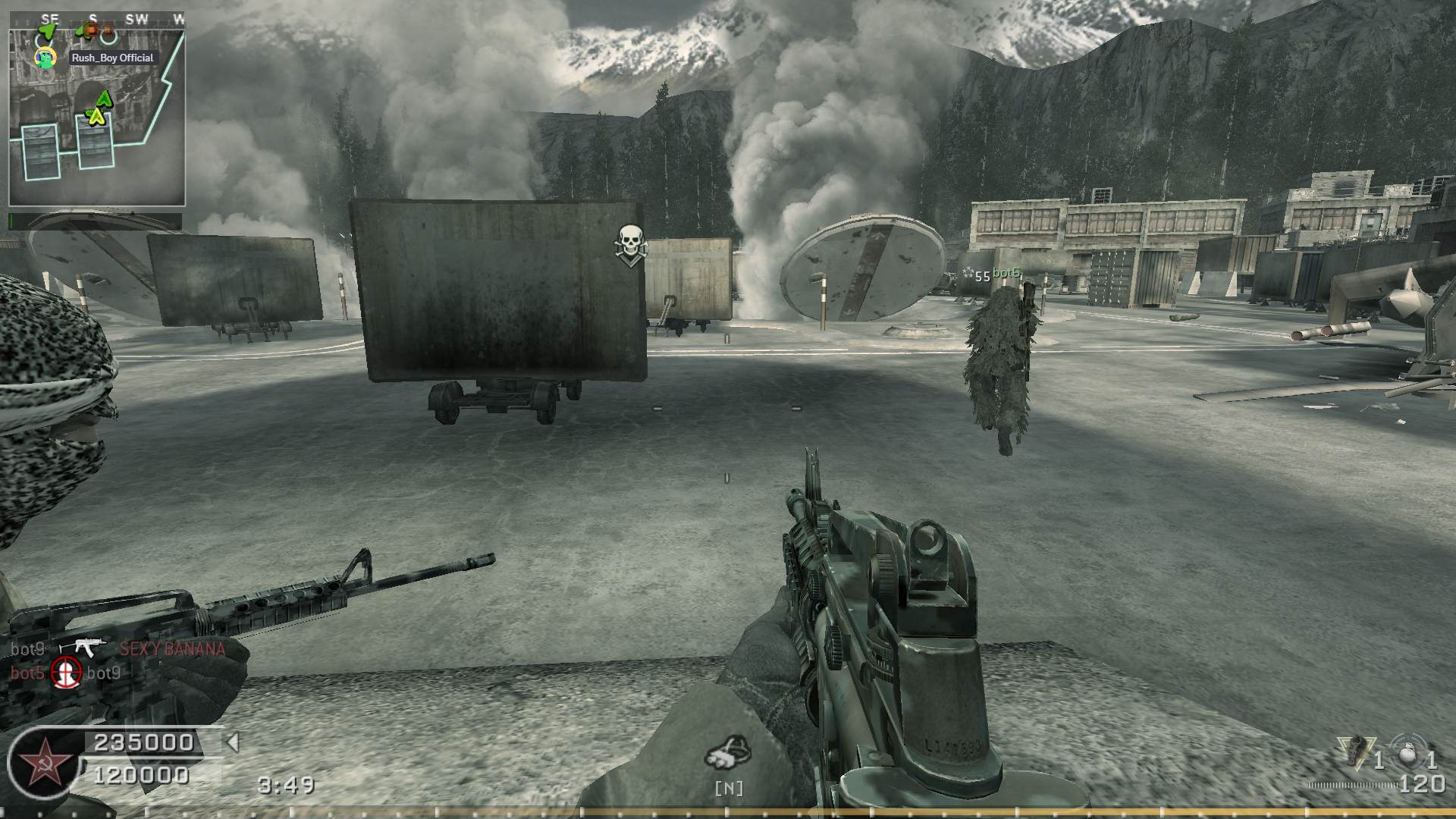
Task: Select the night vision goggles icon
Action: (x=727, y=752)
